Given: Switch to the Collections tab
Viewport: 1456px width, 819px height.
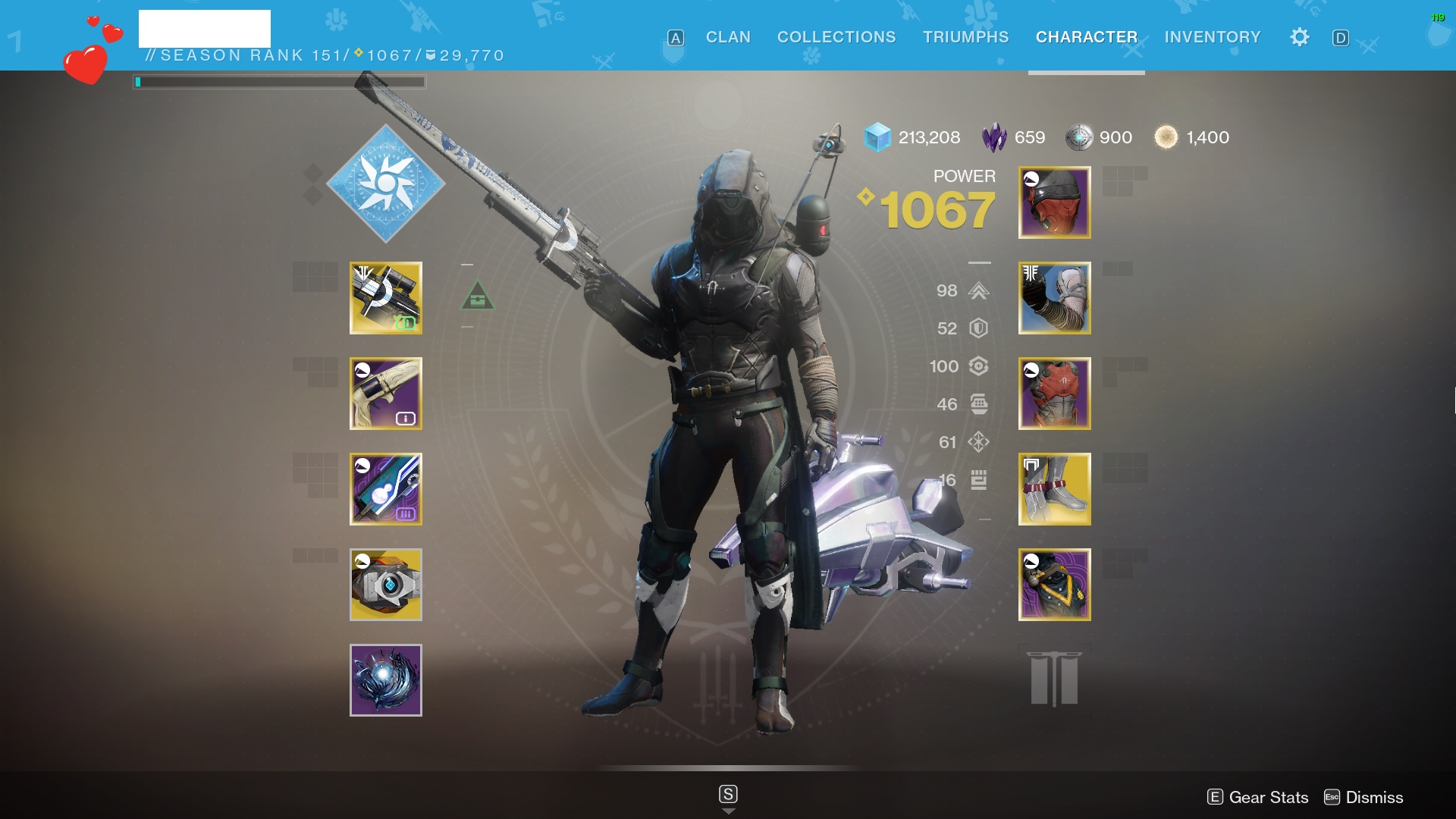Looking at the screenshot, I should coord(836,36).
